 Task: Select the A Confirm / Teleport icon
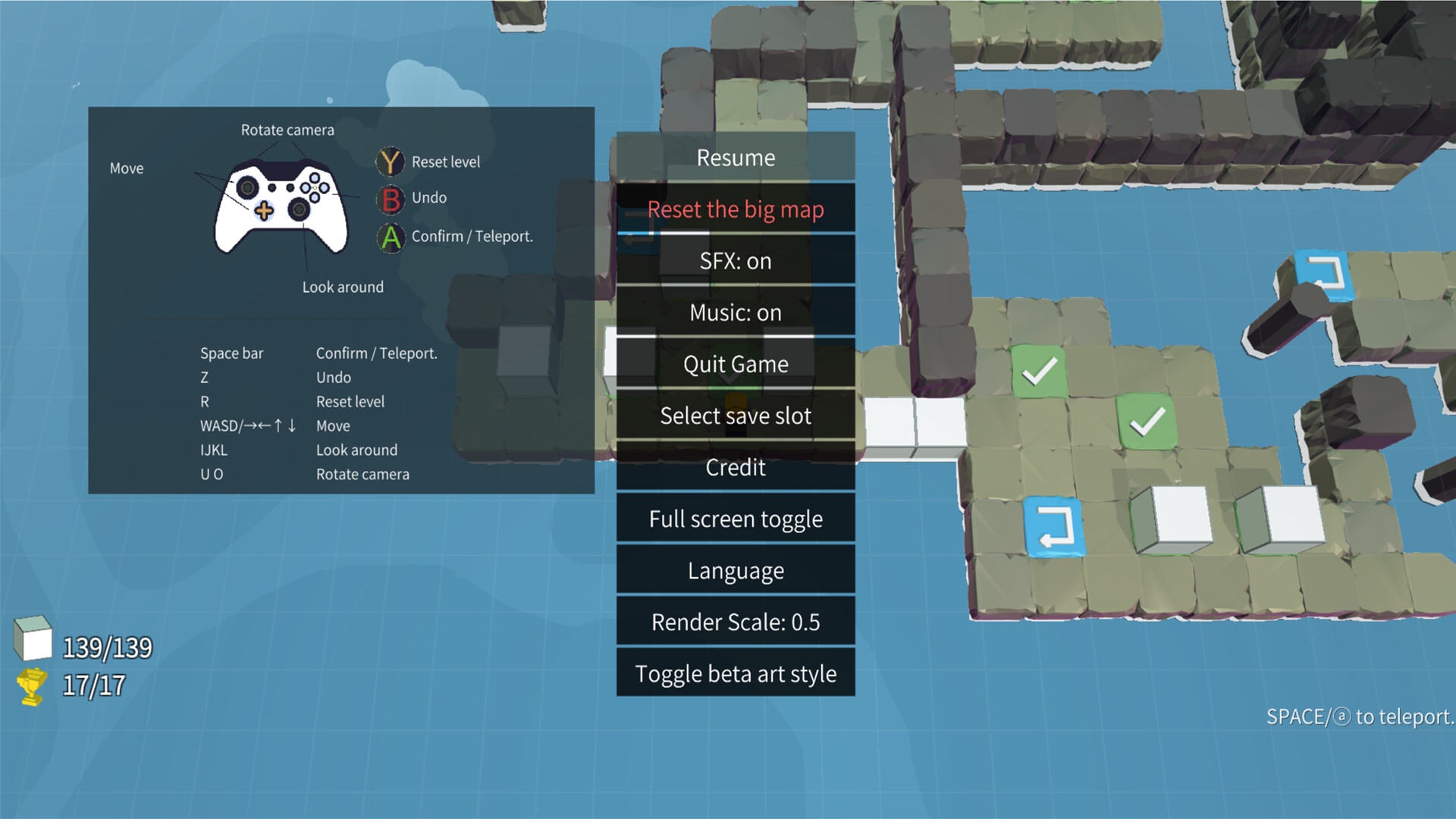[390, 237]
